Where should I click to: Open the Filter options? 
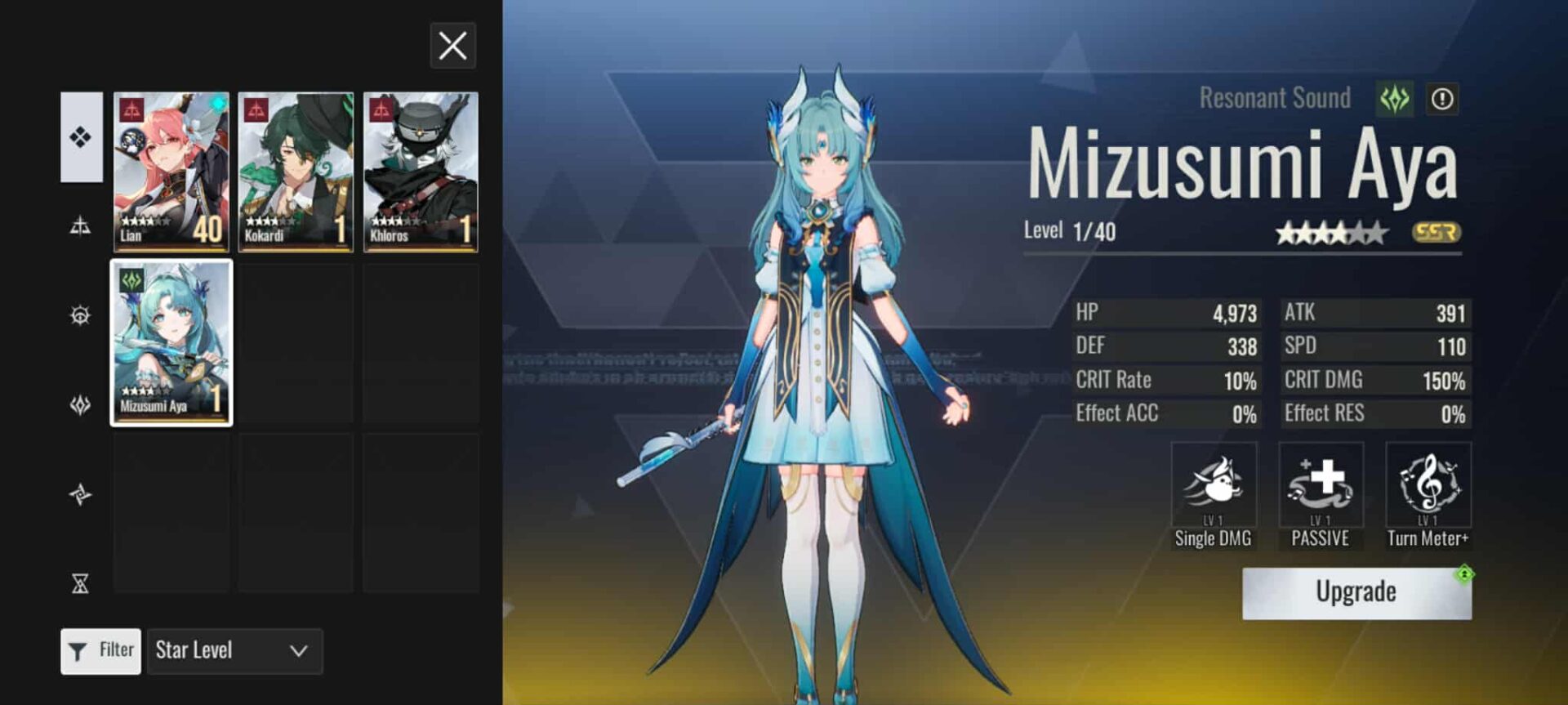(100, 650)
